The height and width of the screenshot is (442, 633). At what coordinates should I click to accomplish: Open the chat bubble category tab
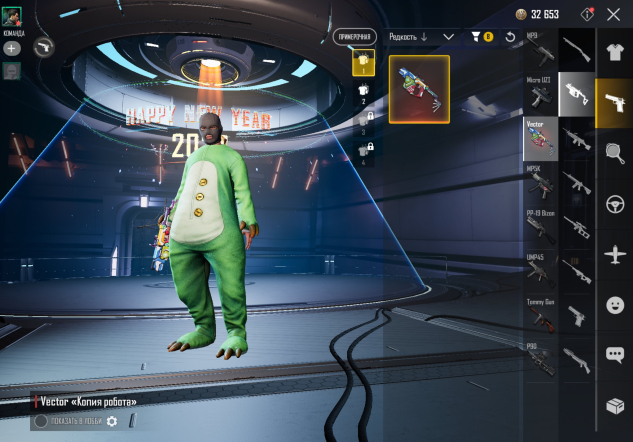[x=614, y=354]
